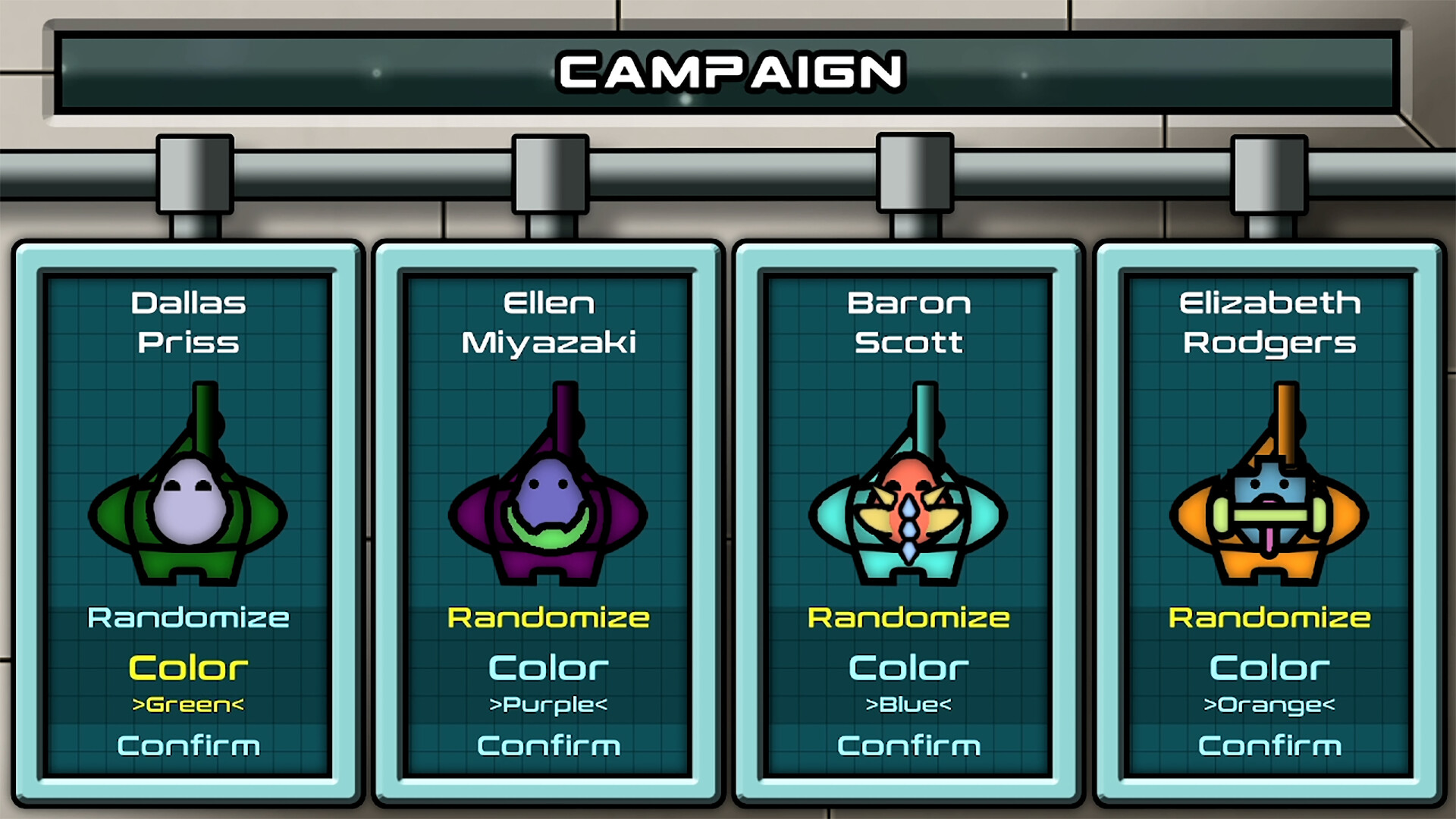Select Ellen Miyazaki's name label
This screenshot has height=819, width=1456.
point(549,322)
